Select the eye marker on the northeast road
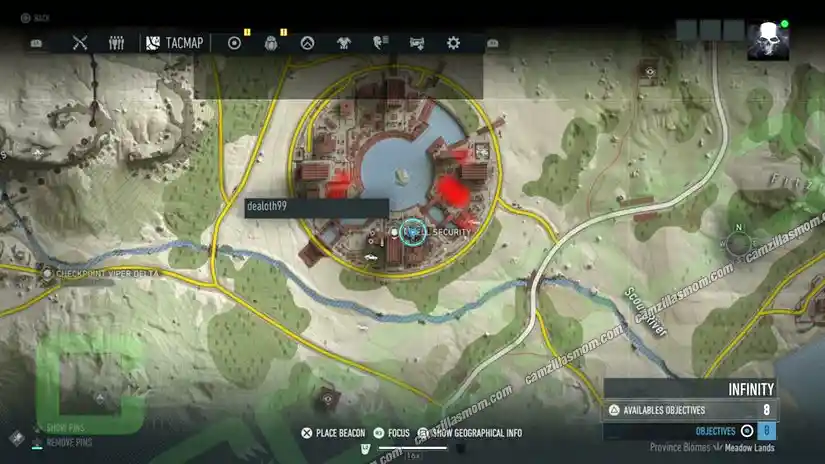The height and width of the screenshot is (464, 825). tap(650, 72)
